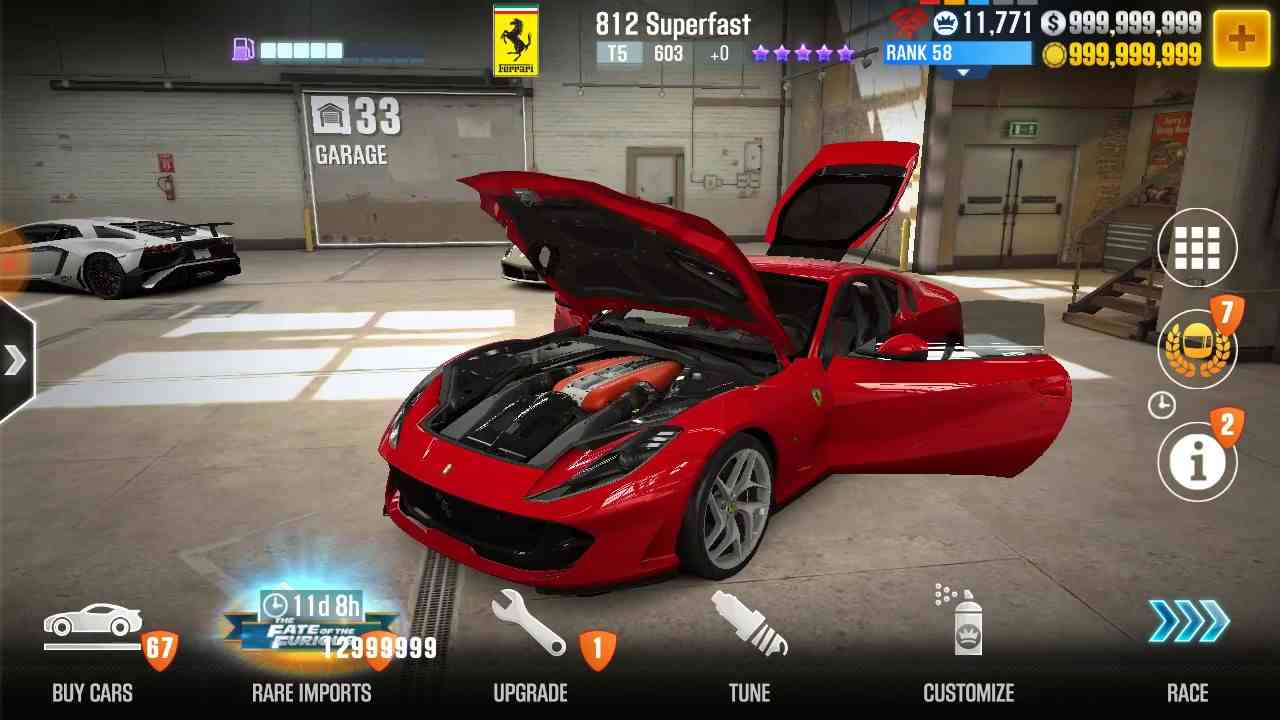Open the Upgrade wrench icon
The width and height of the screenshot is (1280, 720).
(x=529, y=625)
